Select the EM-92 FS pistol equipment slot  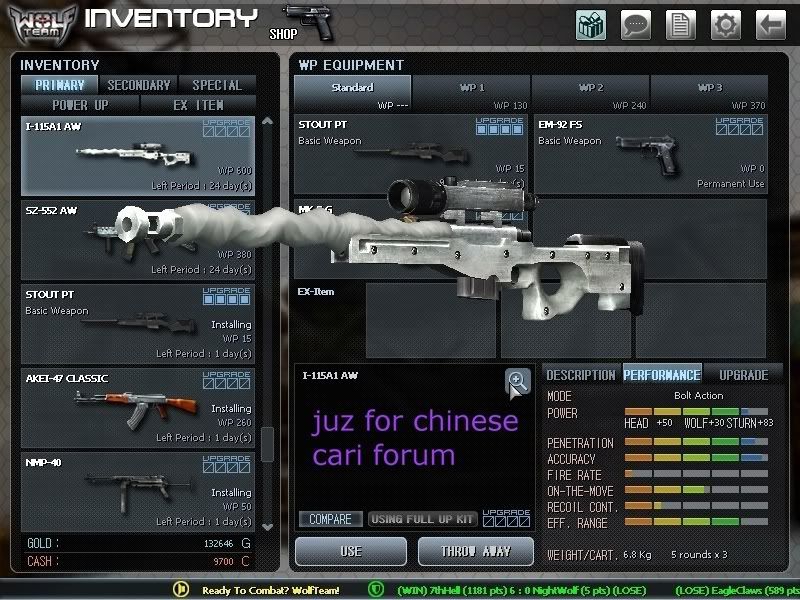[650, 154]
